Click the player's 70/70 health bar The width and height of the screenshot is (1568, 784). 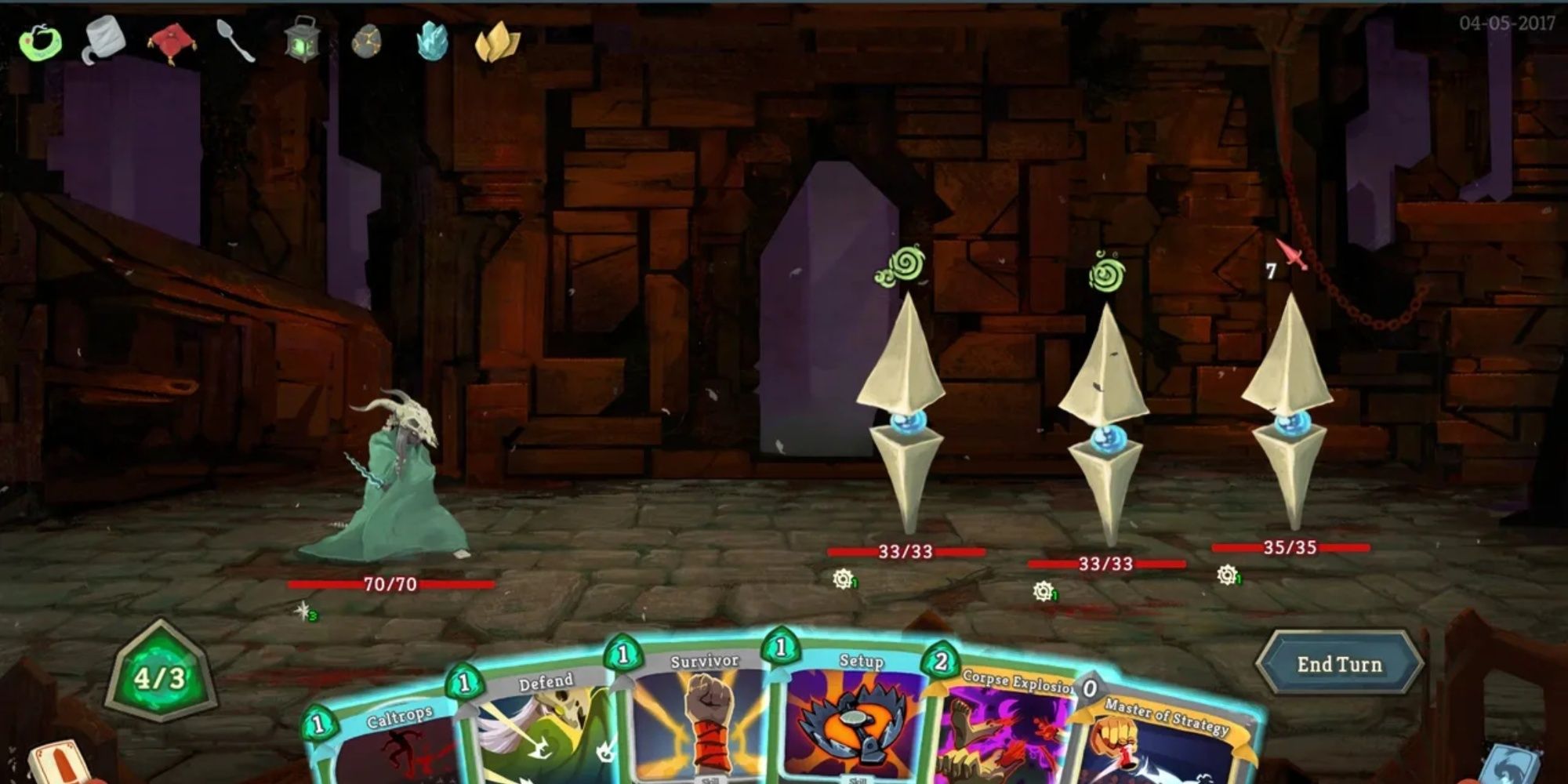click(x=390, y=583)
